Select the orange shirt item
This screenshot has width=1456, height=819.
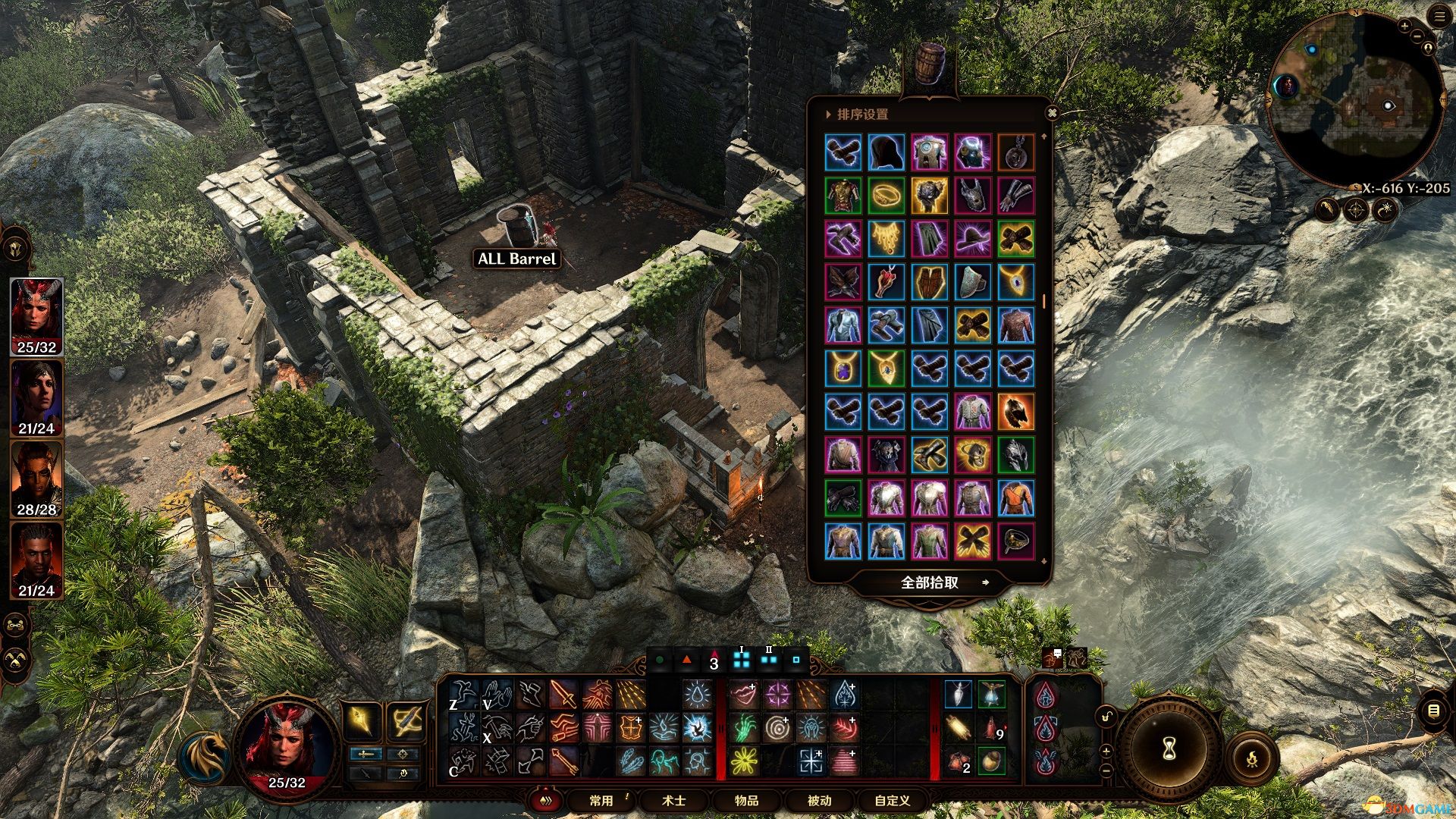click(1015, 498)
